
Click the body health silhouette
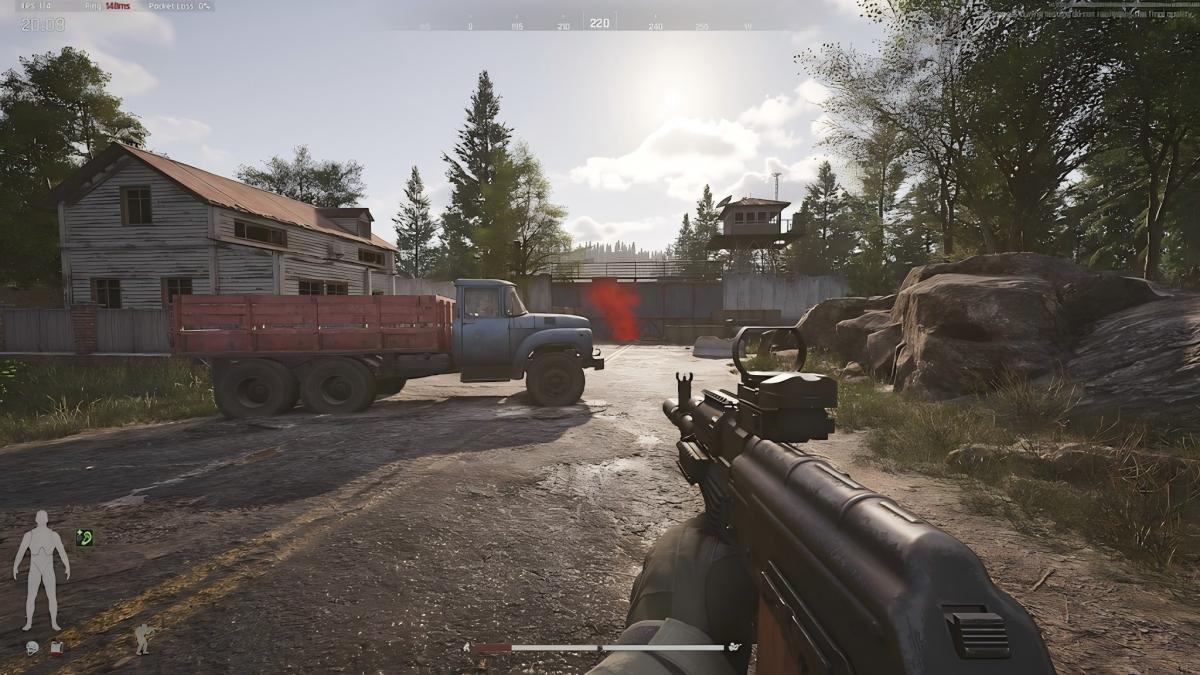[x=41, y=569]
